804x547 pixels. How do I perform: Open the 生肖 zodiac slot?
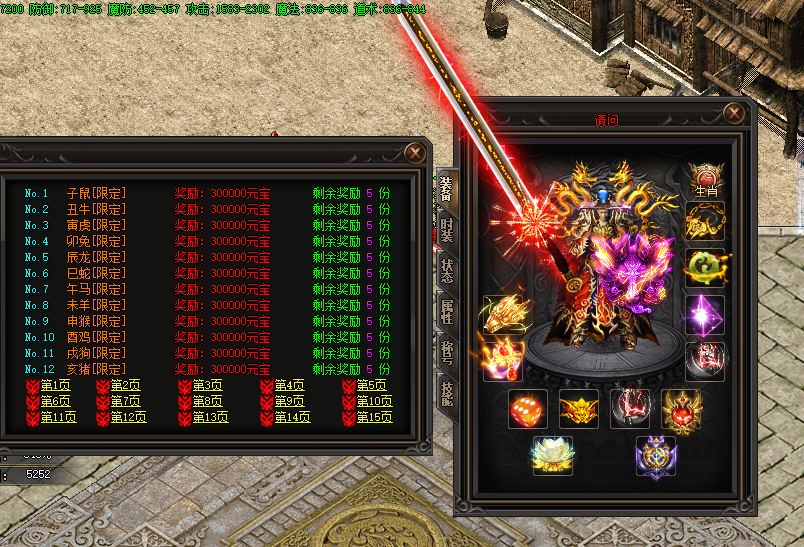(x=705, y=178)
